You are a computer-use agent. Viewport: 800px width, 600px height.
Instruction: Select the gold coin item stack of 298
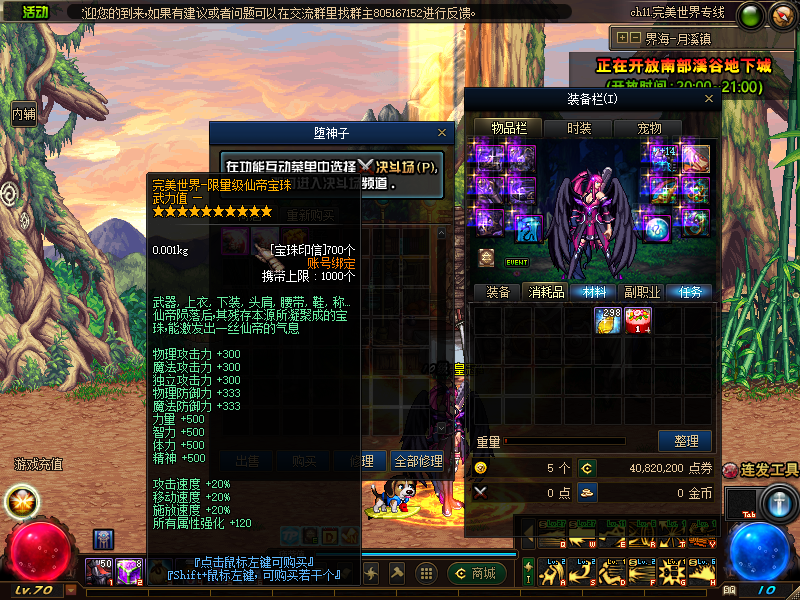point(608,321)
